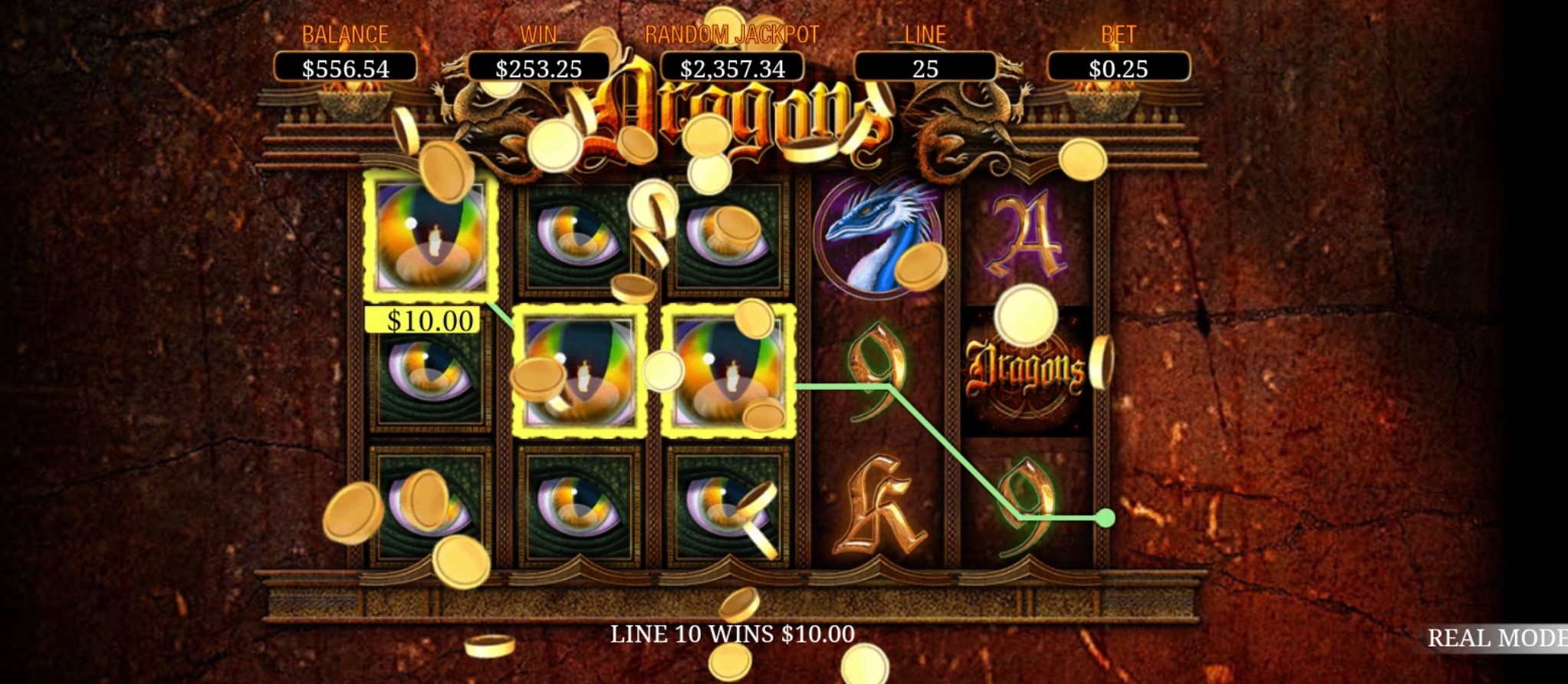Tap the Bet amount box showing $0.25

pyautogui.click(x=1118, y=68)
